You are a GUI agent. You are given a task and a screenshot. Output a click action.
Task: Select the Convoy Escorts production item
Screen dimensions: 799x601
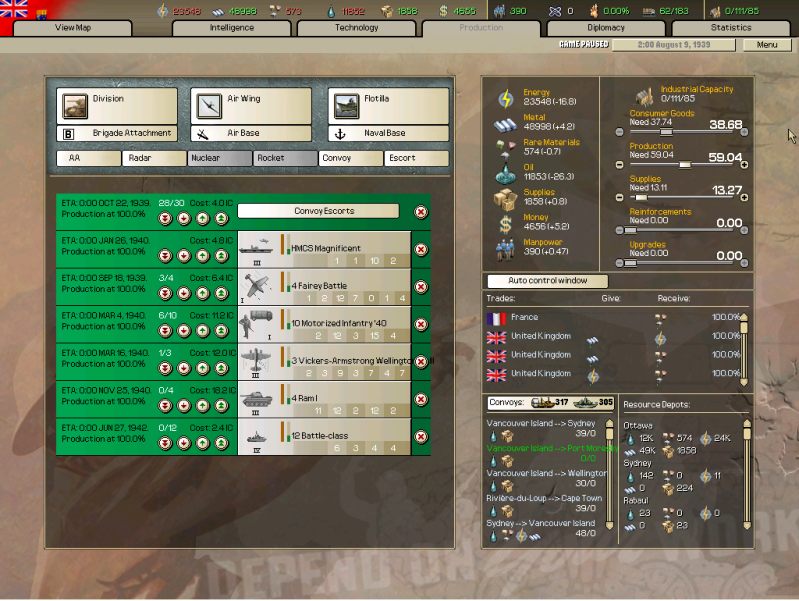[x=317, y=211]
